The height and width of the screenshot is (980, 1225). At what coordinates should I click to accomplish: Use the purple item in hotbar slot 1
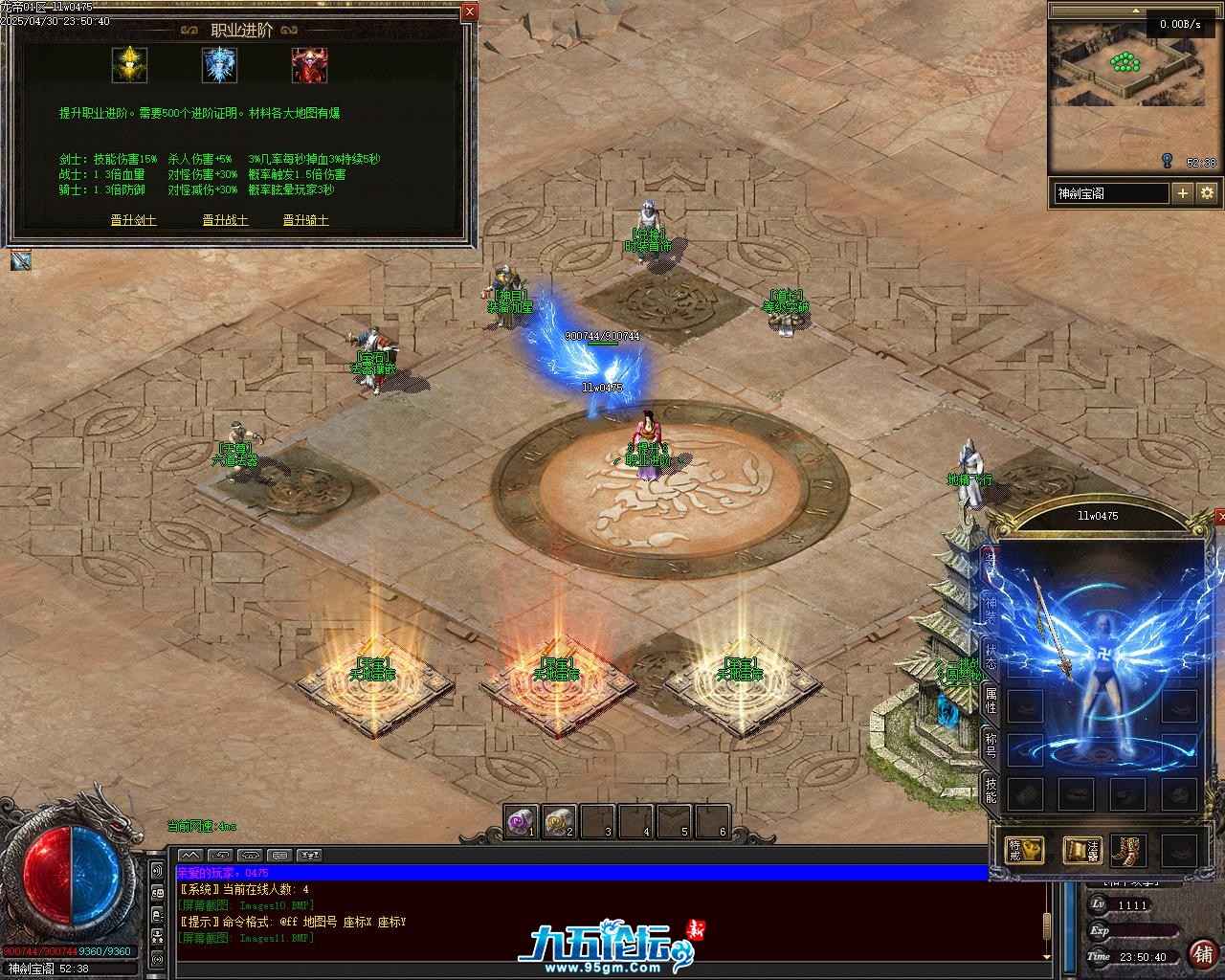522,821
